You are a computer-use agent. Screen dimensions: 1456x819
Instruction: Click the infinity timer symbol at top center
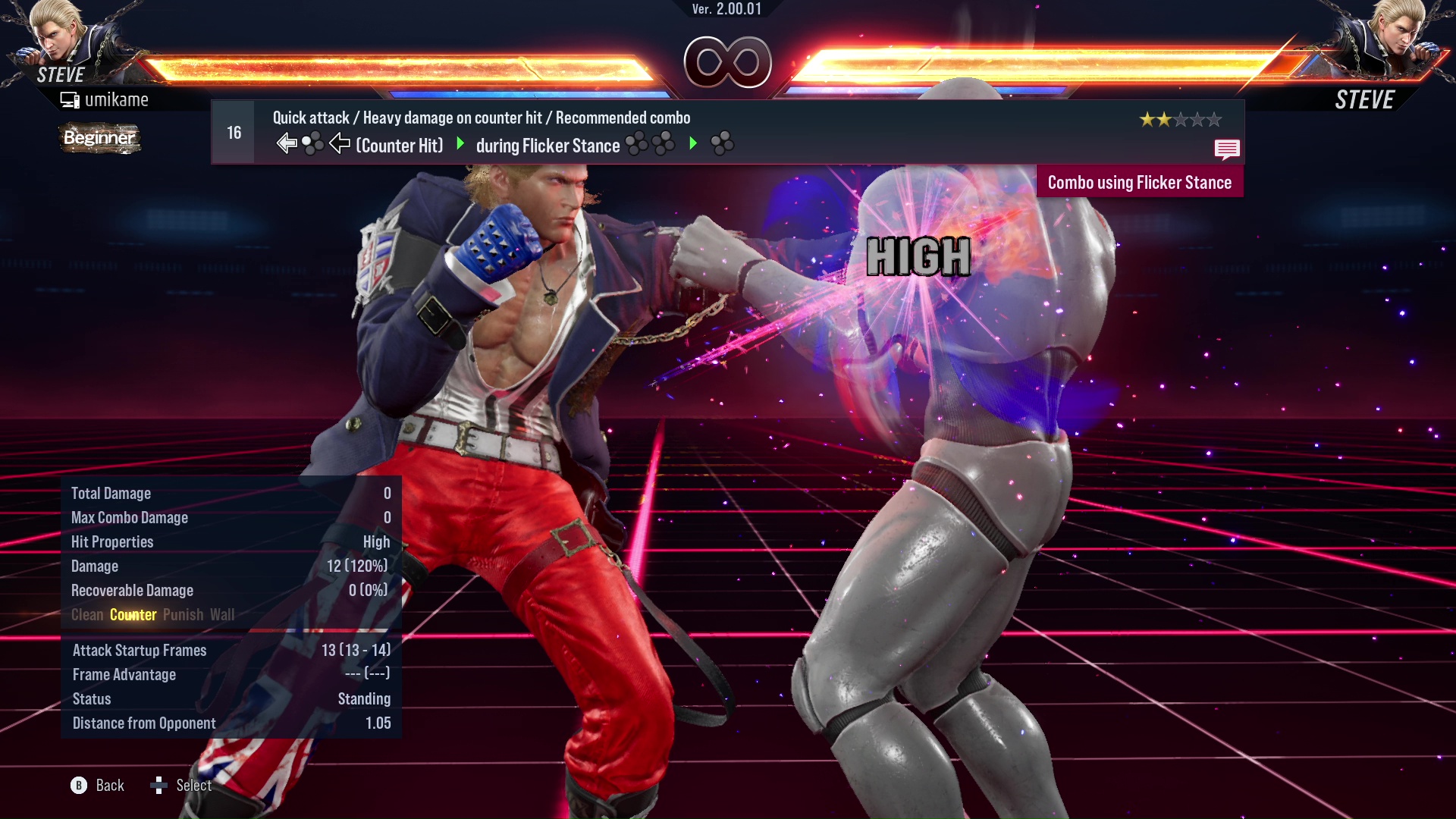727,62
